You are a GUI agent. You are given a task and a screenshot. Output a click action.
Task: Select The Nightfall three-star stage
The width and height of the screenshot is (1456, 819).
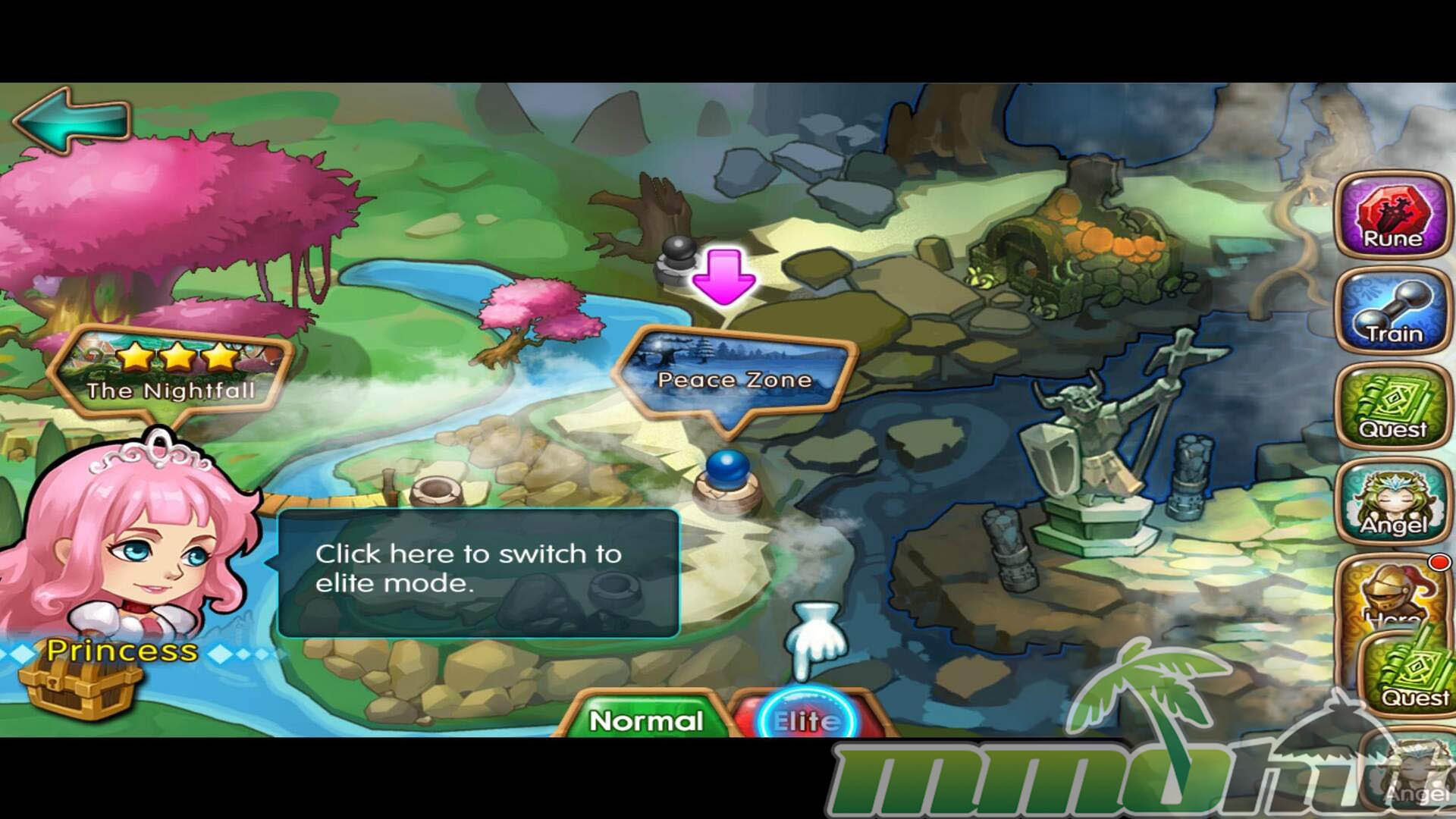pos(171,372)
